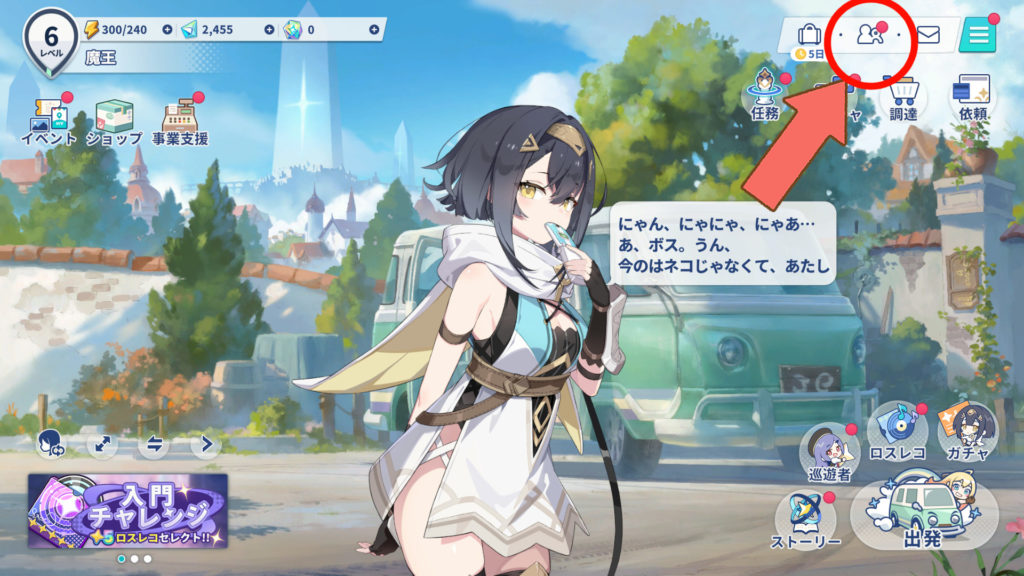The image size is (1024, 576).
Task: Open the ガチャ gacha button
Action: click(966, 432)
